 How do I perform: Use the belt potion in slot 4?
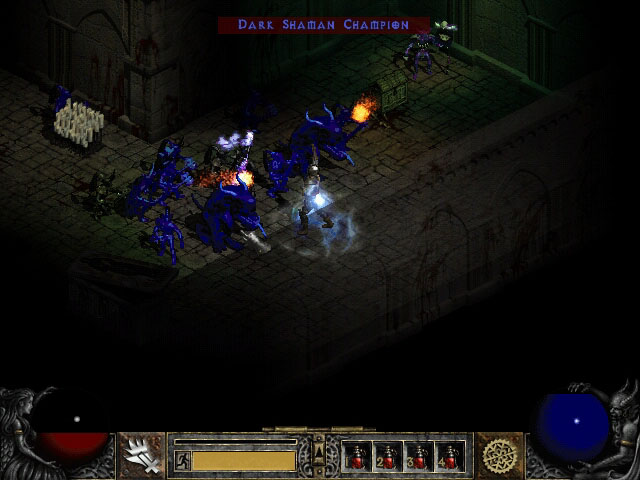tap(450, 457)
